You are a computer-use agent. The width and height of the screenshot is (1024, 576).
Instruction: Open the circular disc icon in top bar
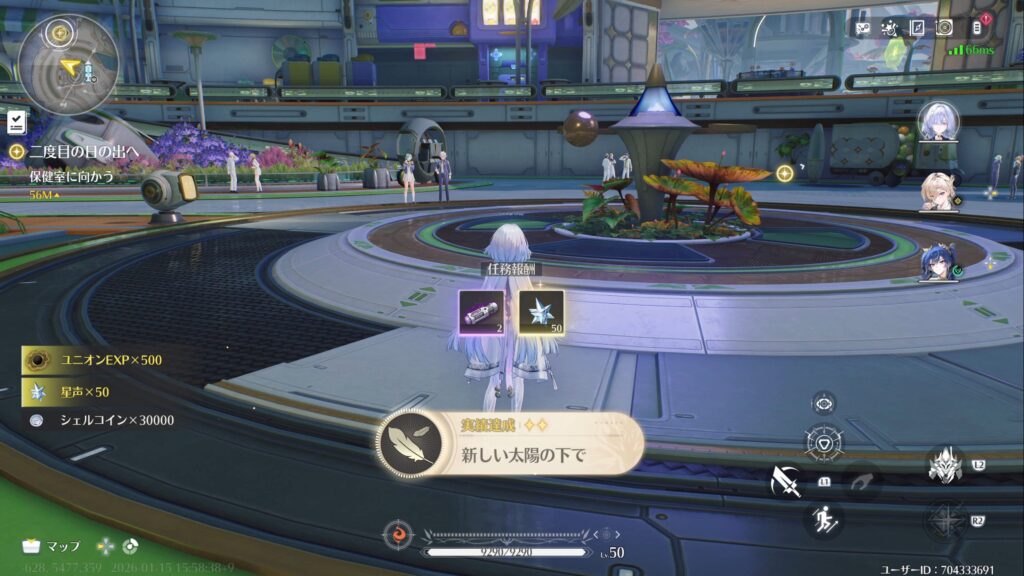pos(944,28)
